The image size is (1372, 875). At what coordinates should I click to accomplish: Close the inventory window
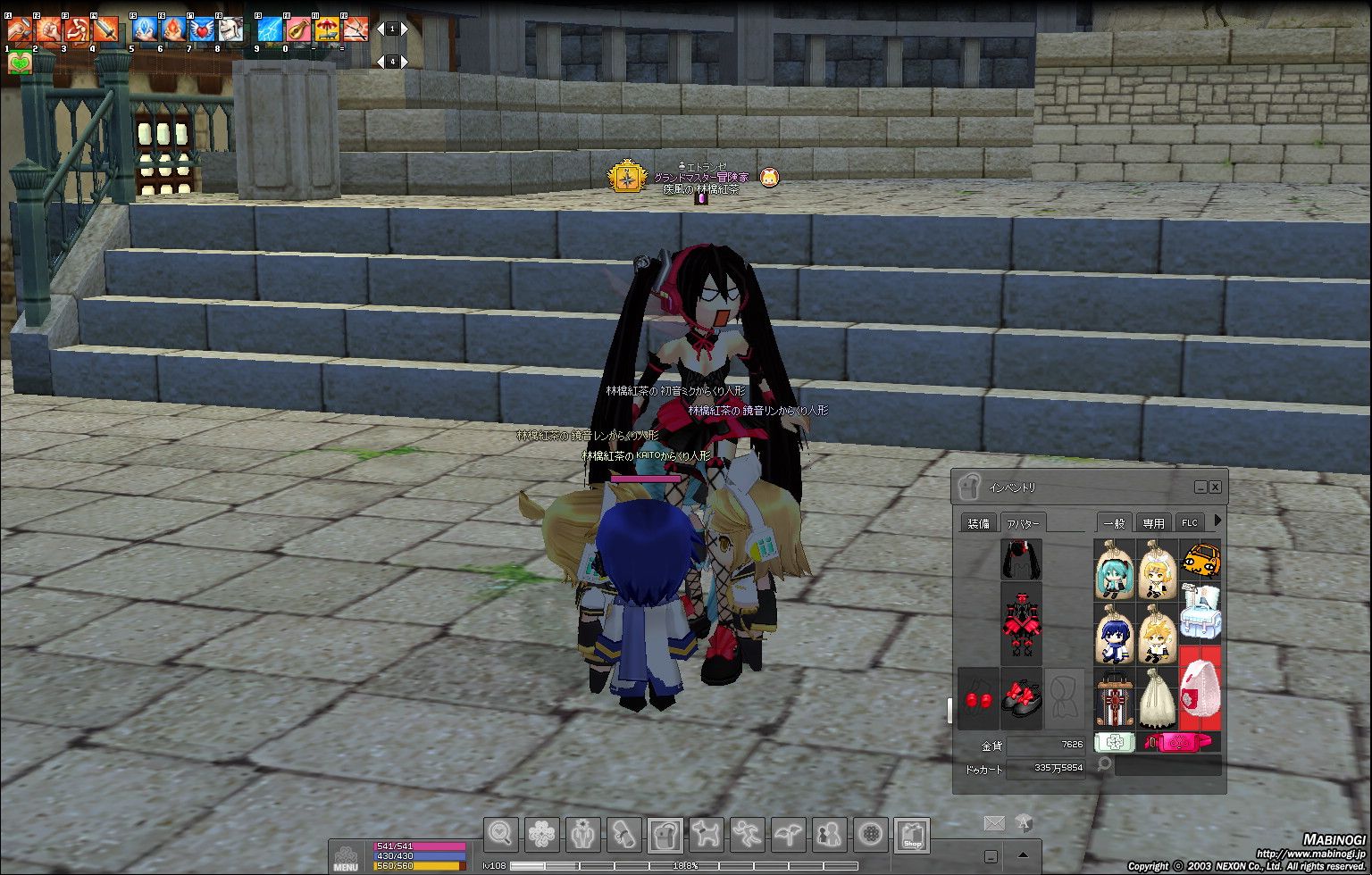(x=1215, y=487)
